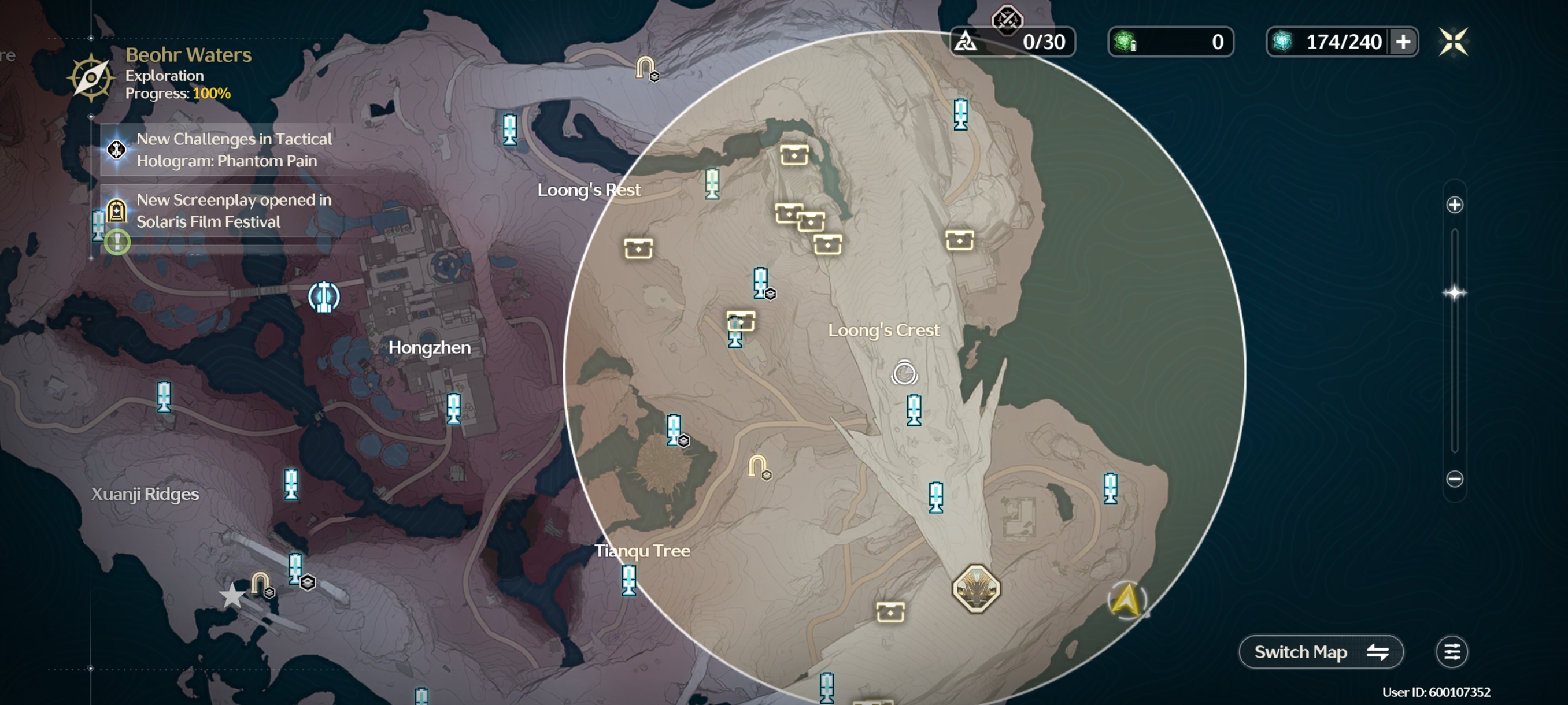Open the 0/30 marker counter
1568x705 pixels.
(1012, 42)
